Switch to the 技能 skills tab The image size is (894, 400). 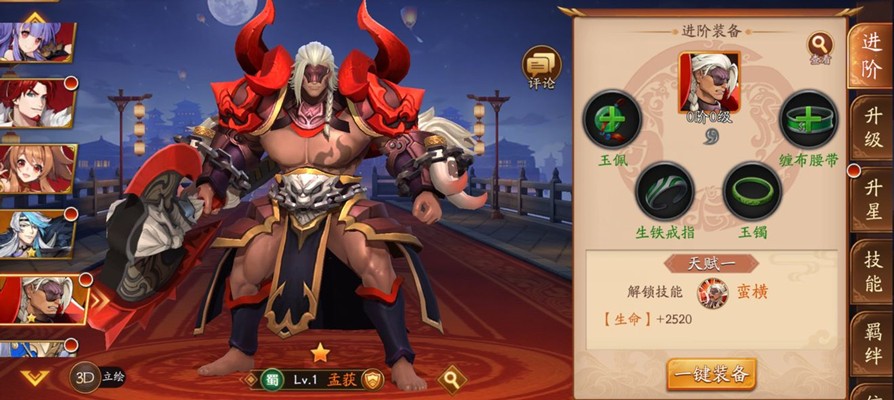point(872,268)
